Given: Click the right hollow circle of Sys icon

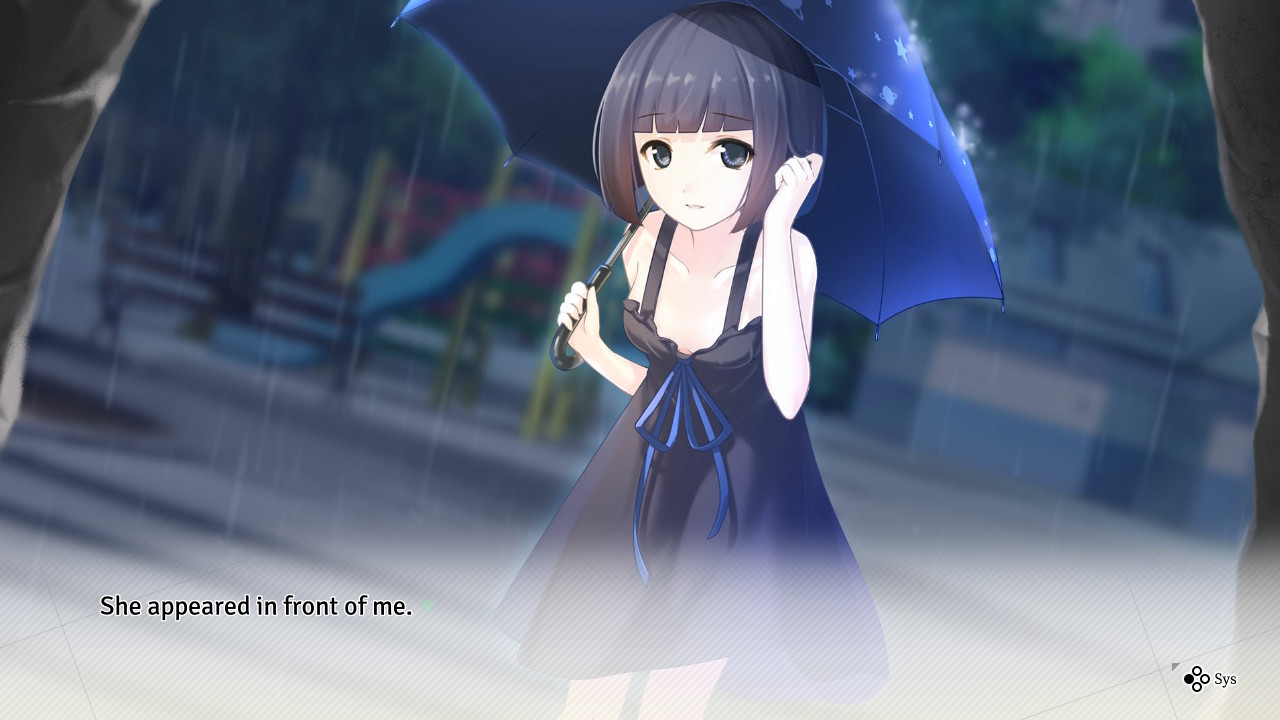Looking at the screenshot, I should click(1205, 679).
